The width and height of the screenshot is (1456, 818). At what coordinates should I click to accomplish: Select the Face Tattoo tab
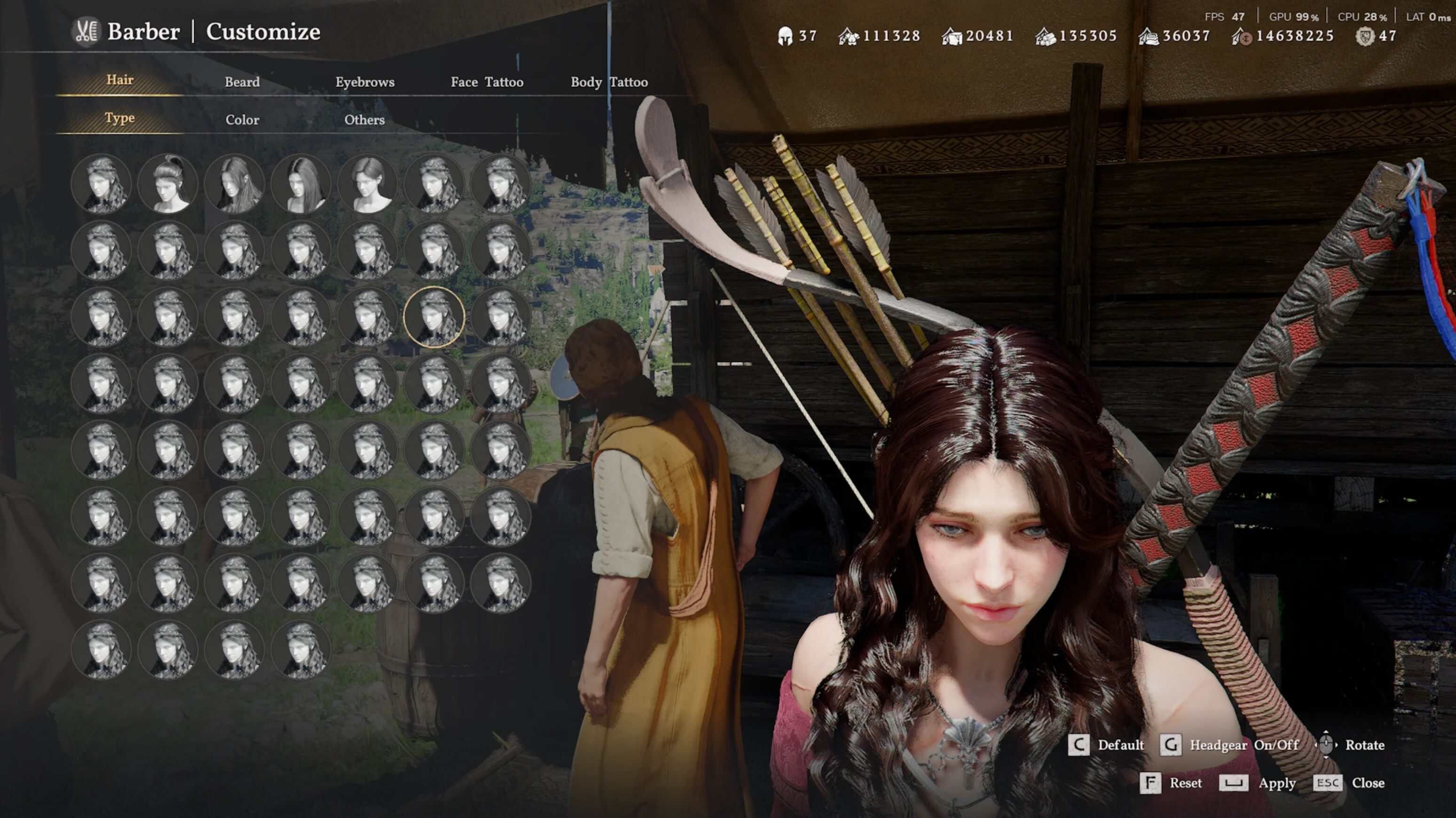(487, 82)
